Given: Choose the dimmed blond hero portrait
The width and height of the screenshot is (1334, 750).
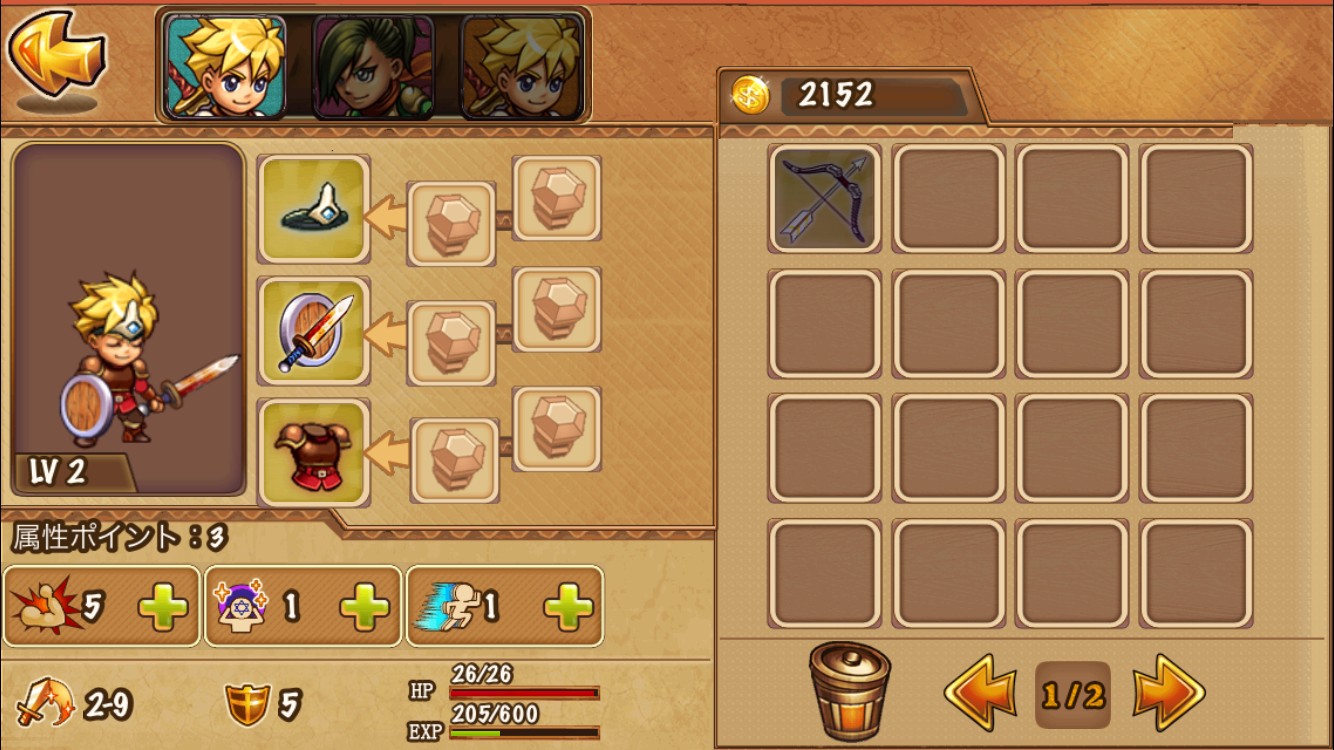Looking at the screenshot, I should pos(521,67).
